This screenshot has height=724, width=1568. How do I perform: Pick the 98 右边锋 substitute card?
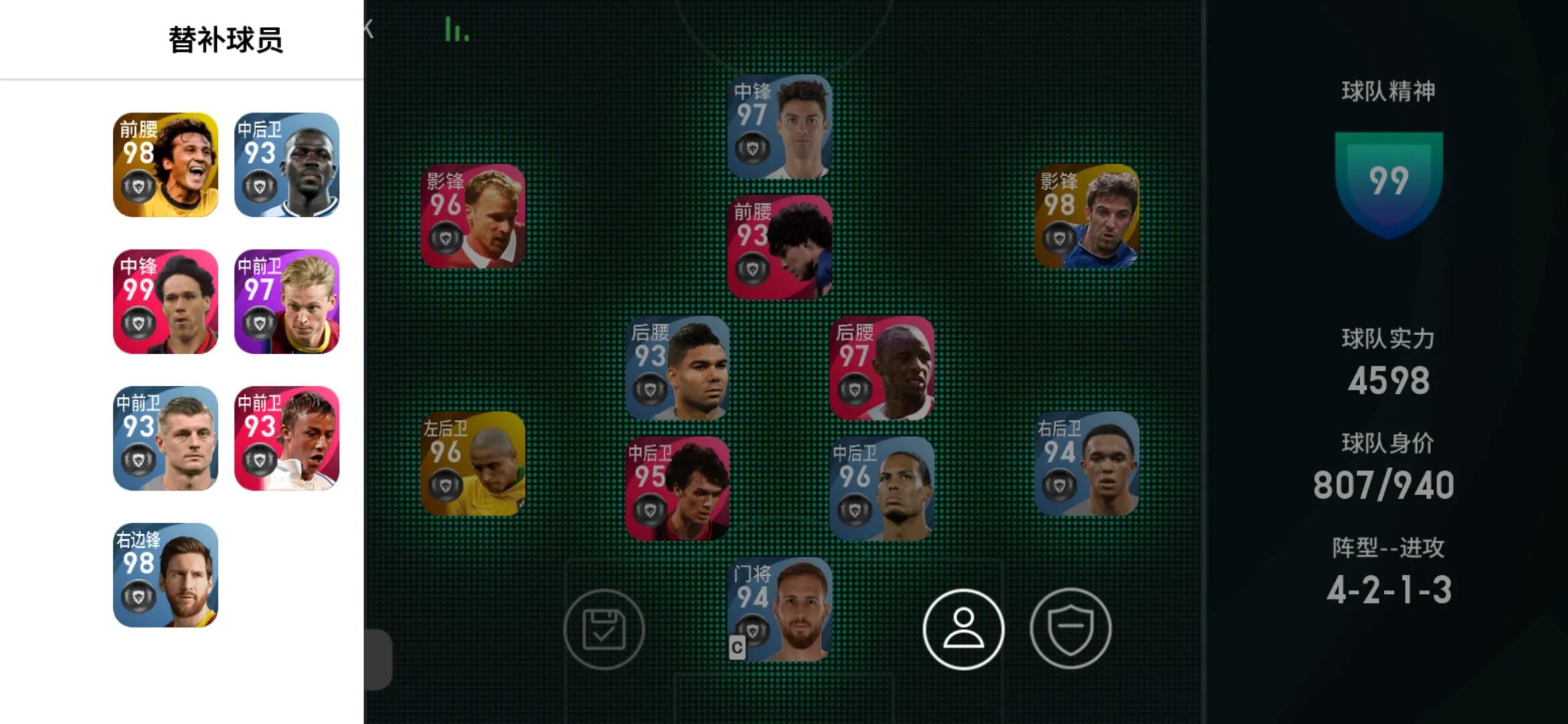click(166, 575)
